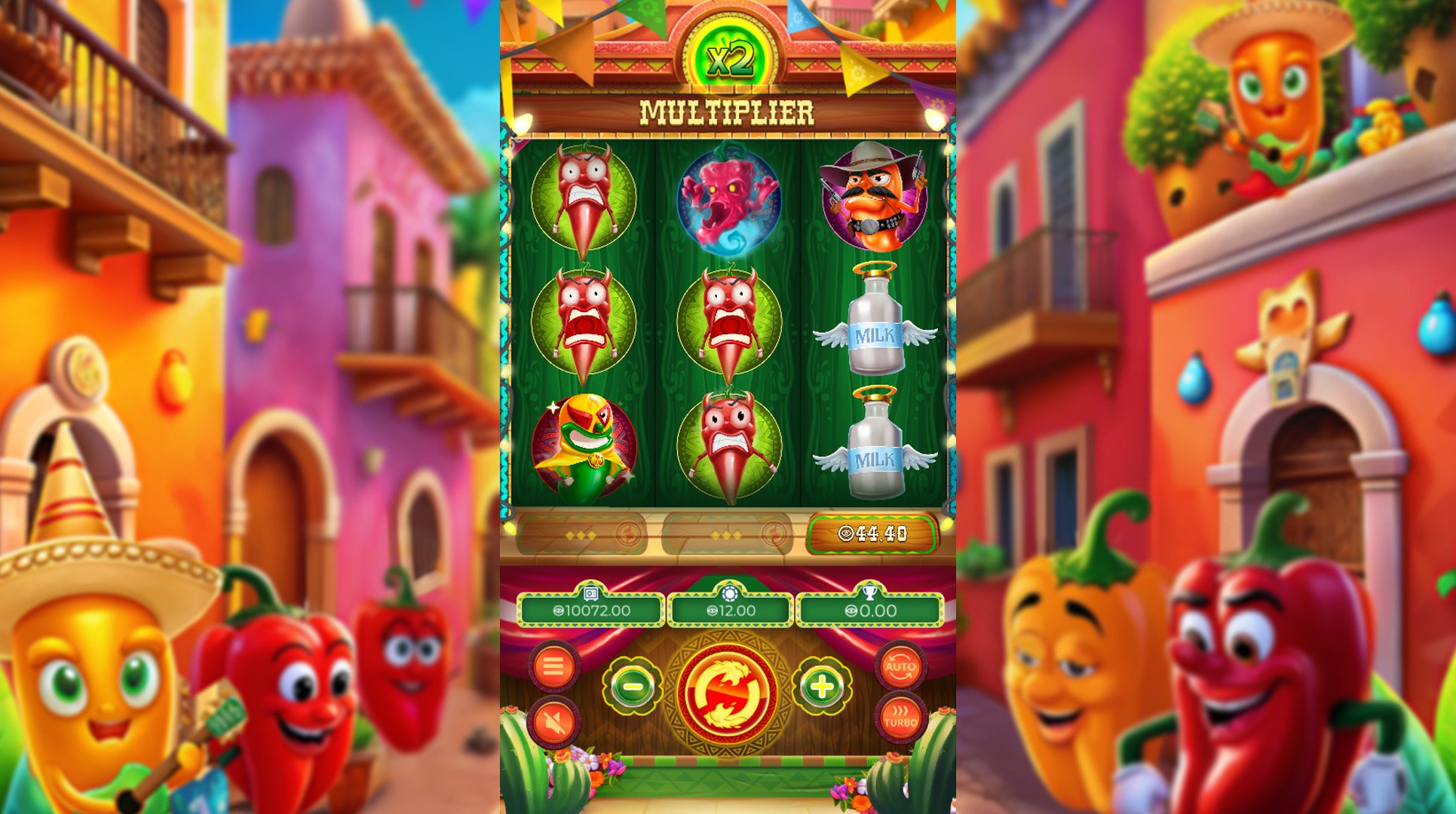Decrease the bet with the minus button

coord(632,687)
